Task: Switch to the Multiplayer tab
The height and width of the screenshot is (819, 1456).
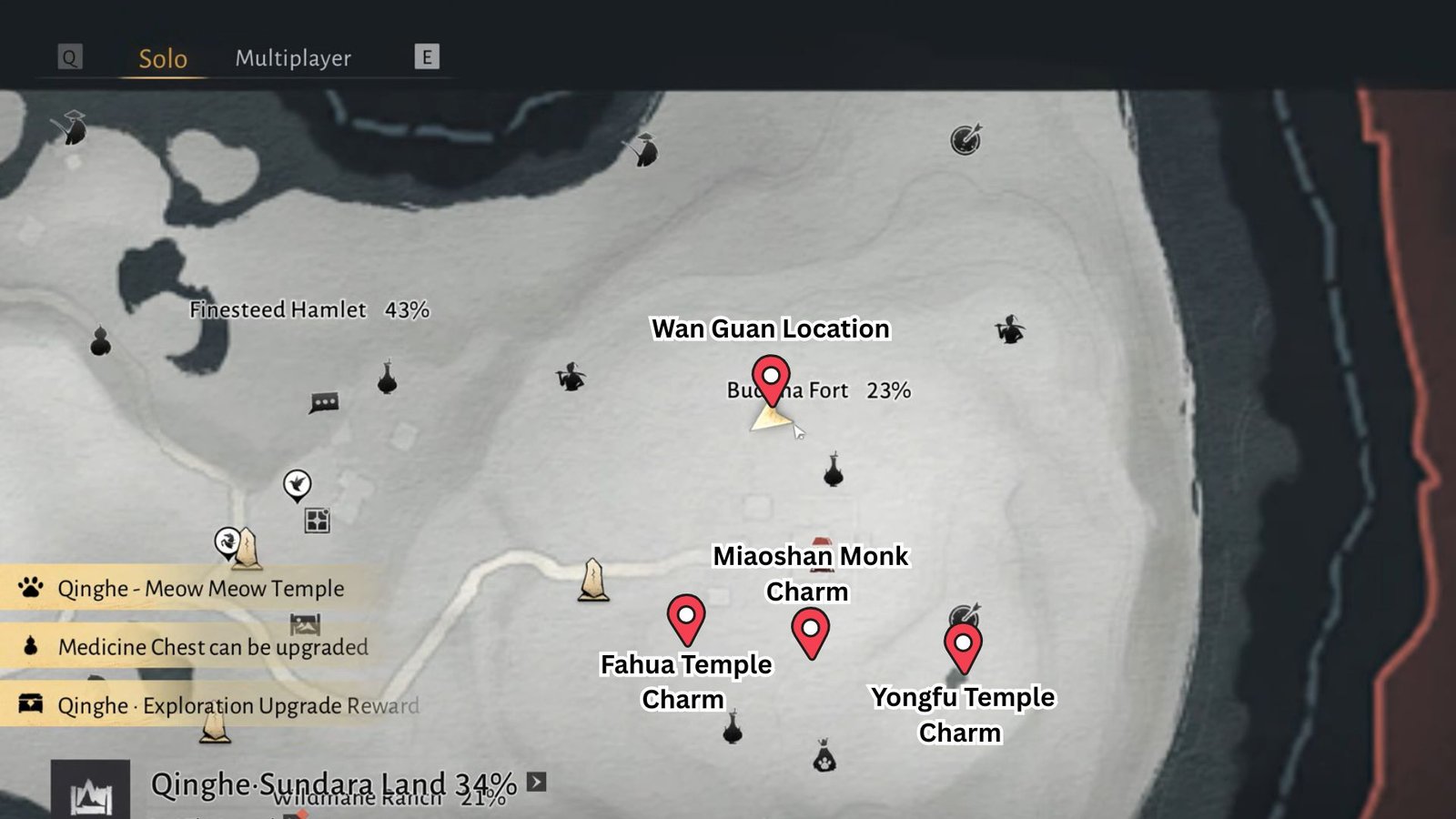Action: click(x=293, y=59)
